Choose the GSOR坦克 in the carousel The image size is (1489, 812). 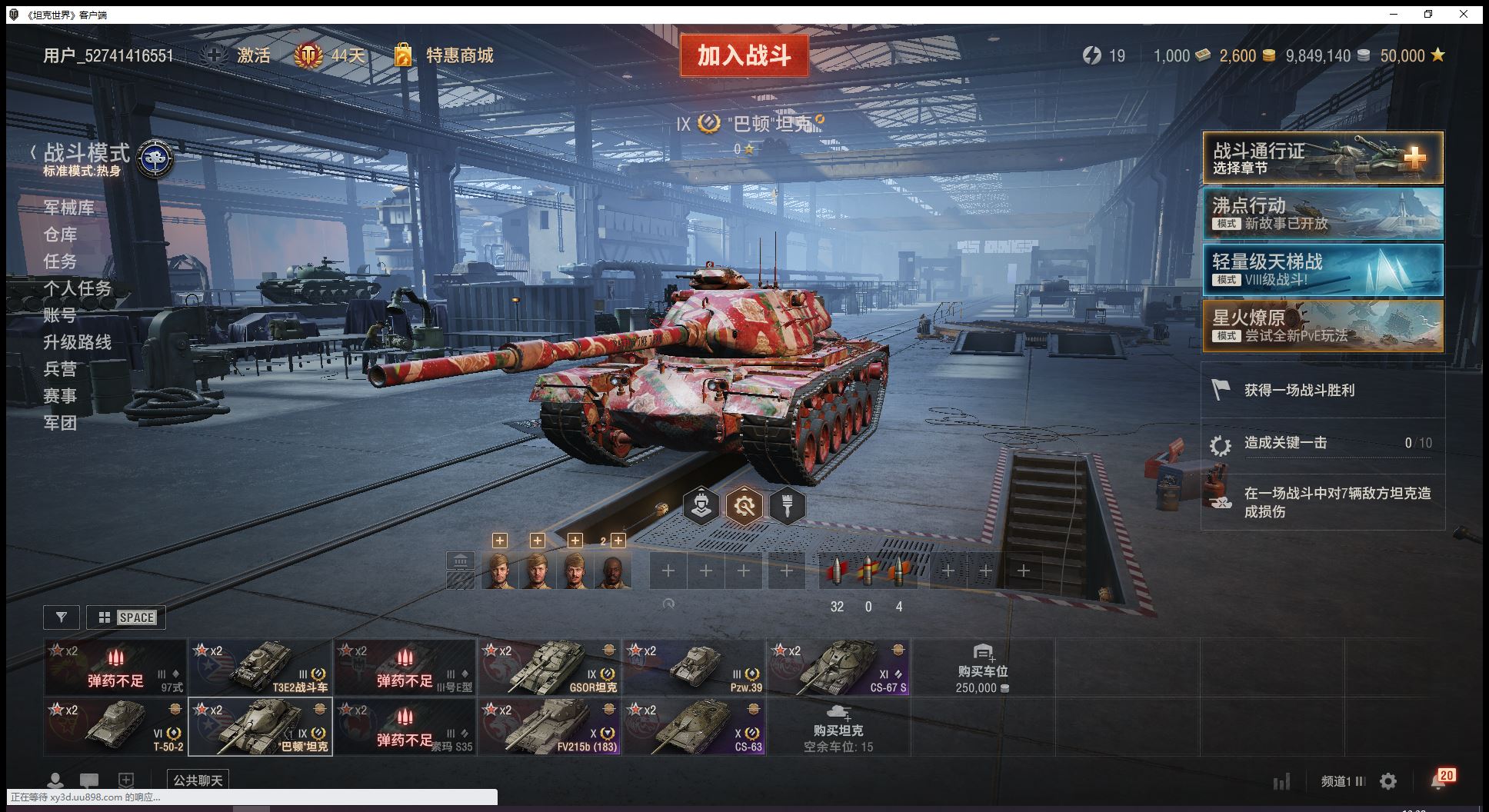549,667
